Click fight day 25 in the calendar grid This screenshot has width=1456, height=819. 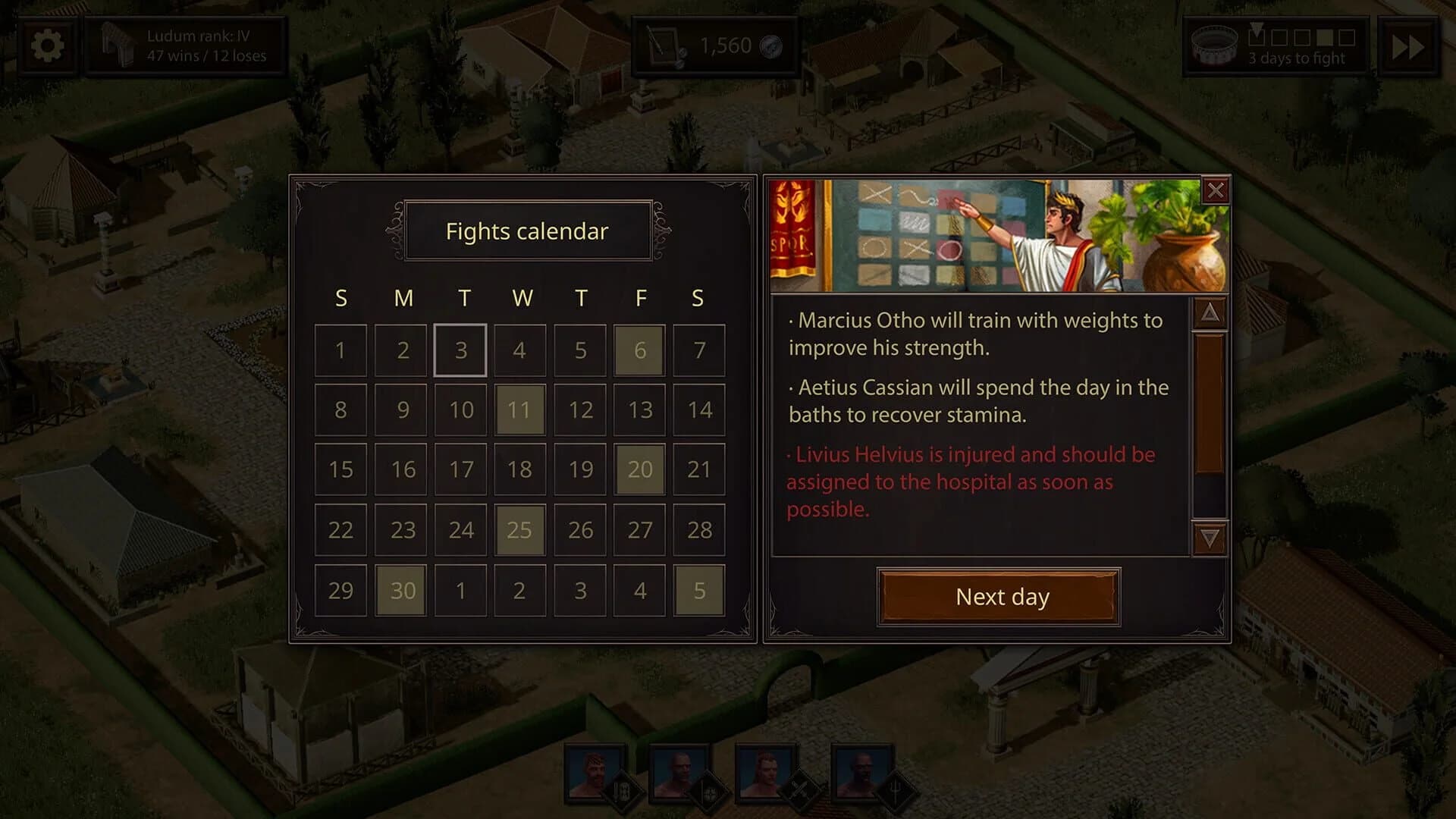[519, 530]
